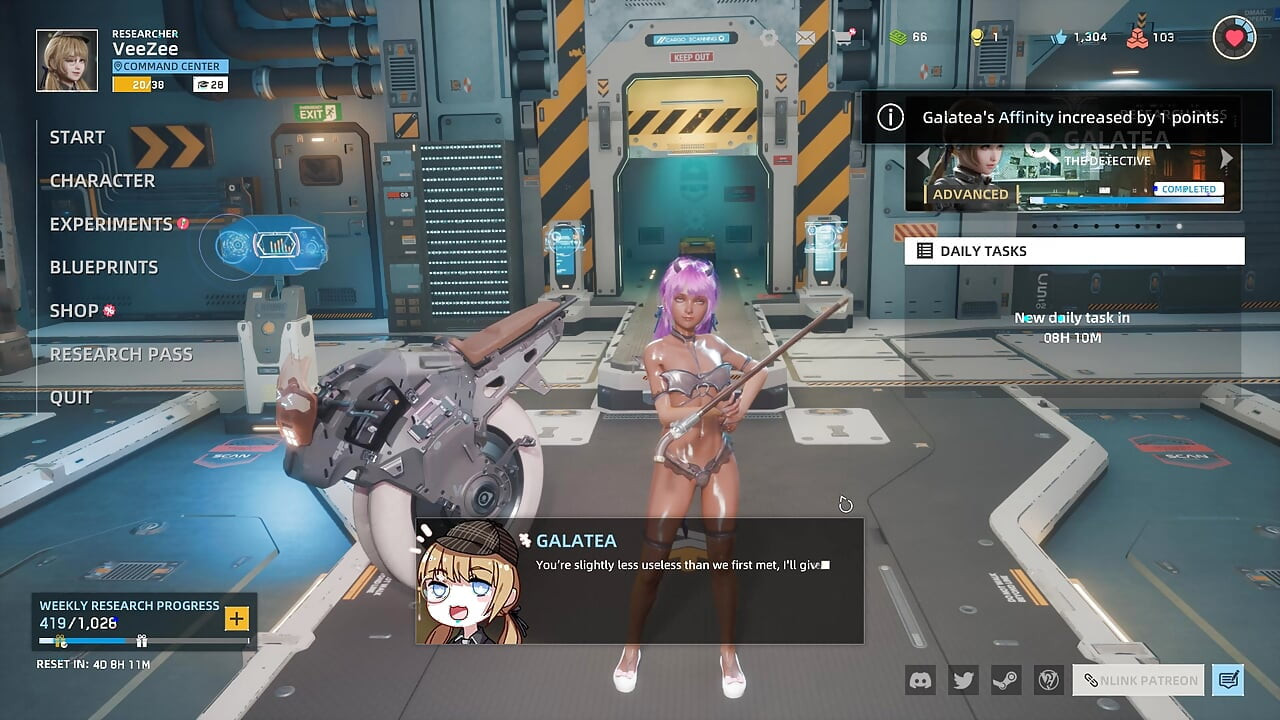The height and width of the screenshot is (720, 1280).
Task: Open the Discord link icon
Action: (x=920, y=680)
